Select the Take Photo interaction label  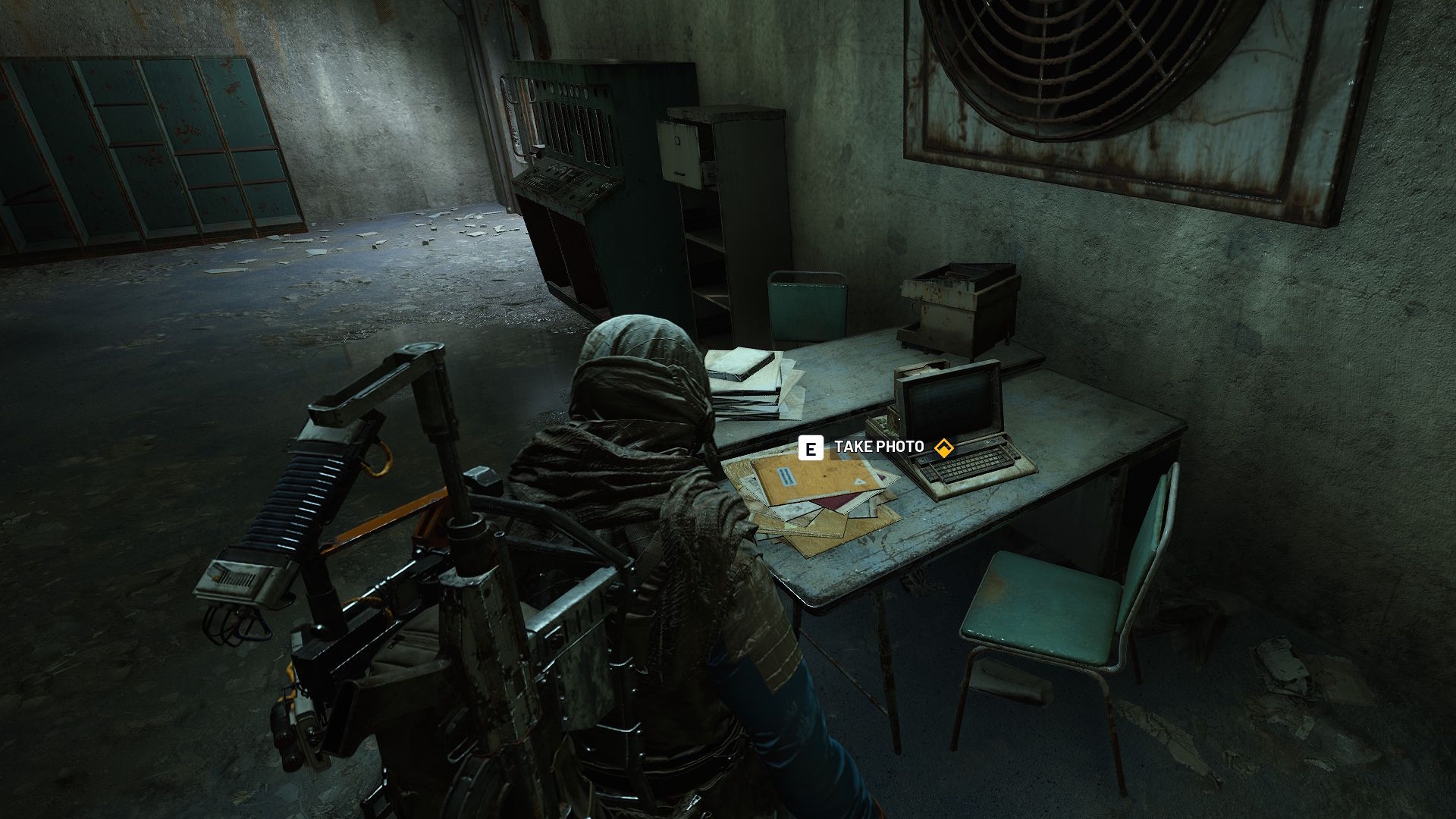tap(879, 447)
